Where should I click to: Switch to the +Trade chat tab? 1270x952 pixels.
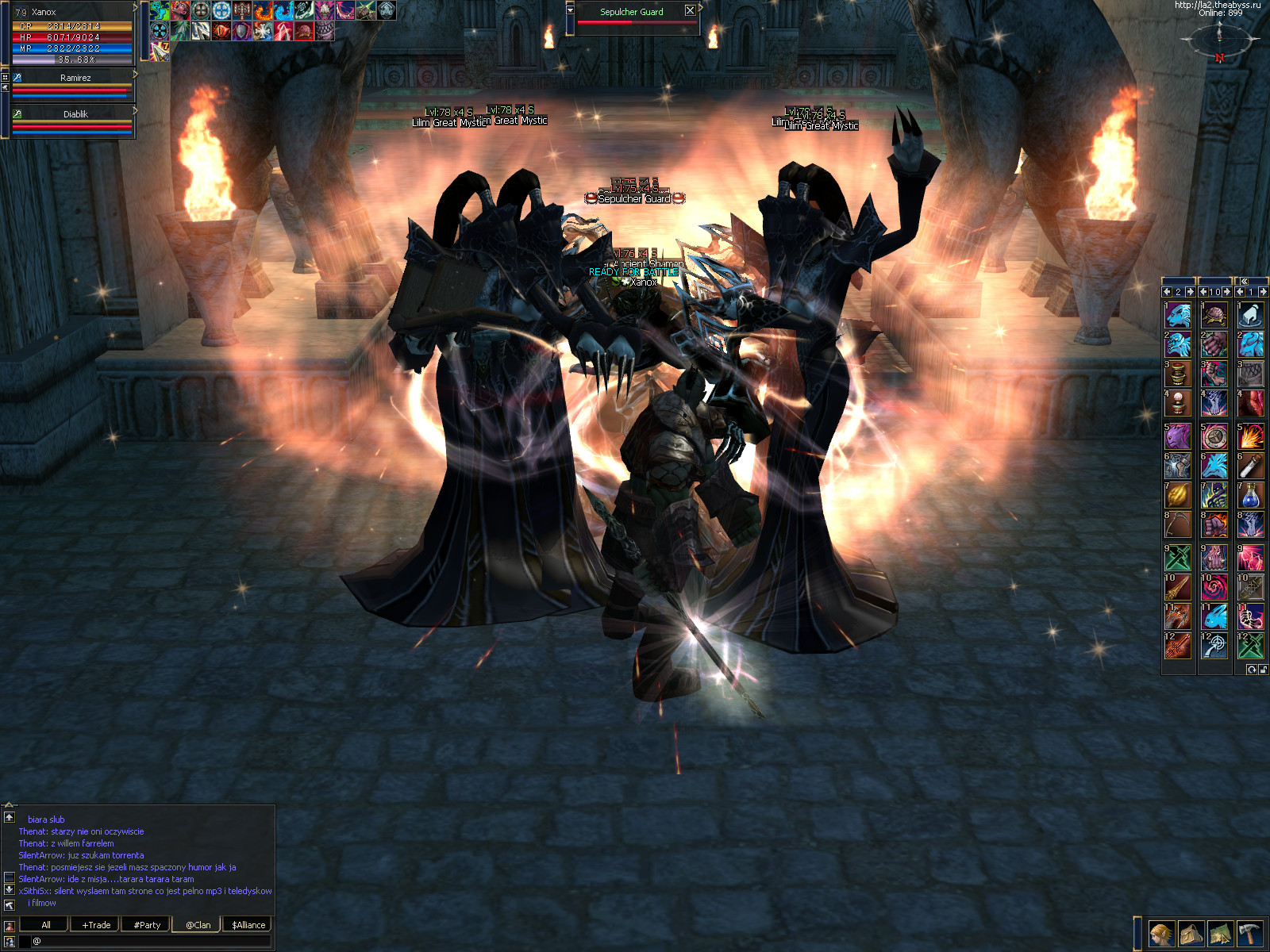96,924
